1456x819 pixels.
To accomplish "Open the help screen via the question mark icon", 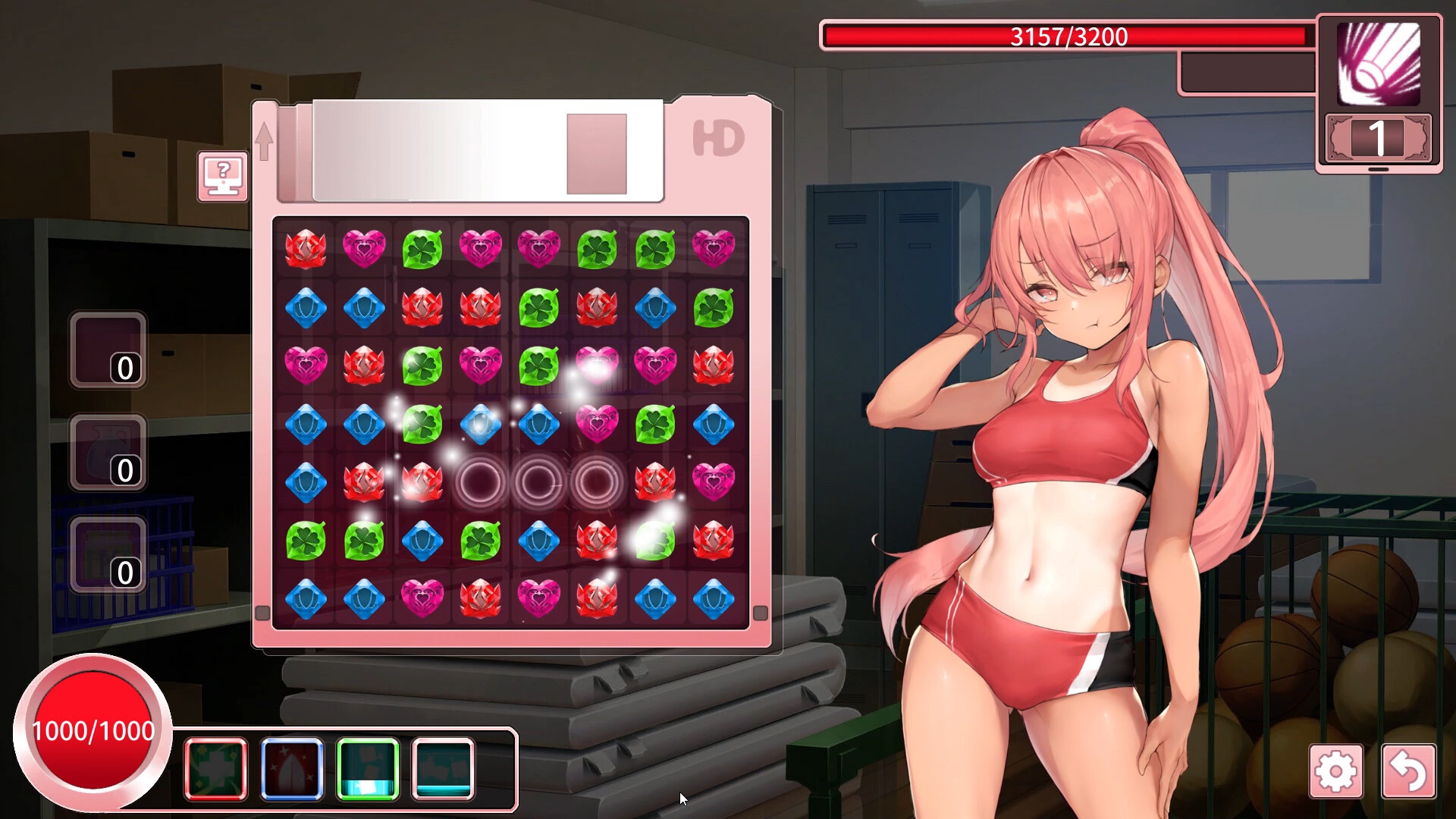I will coord(222,176).
